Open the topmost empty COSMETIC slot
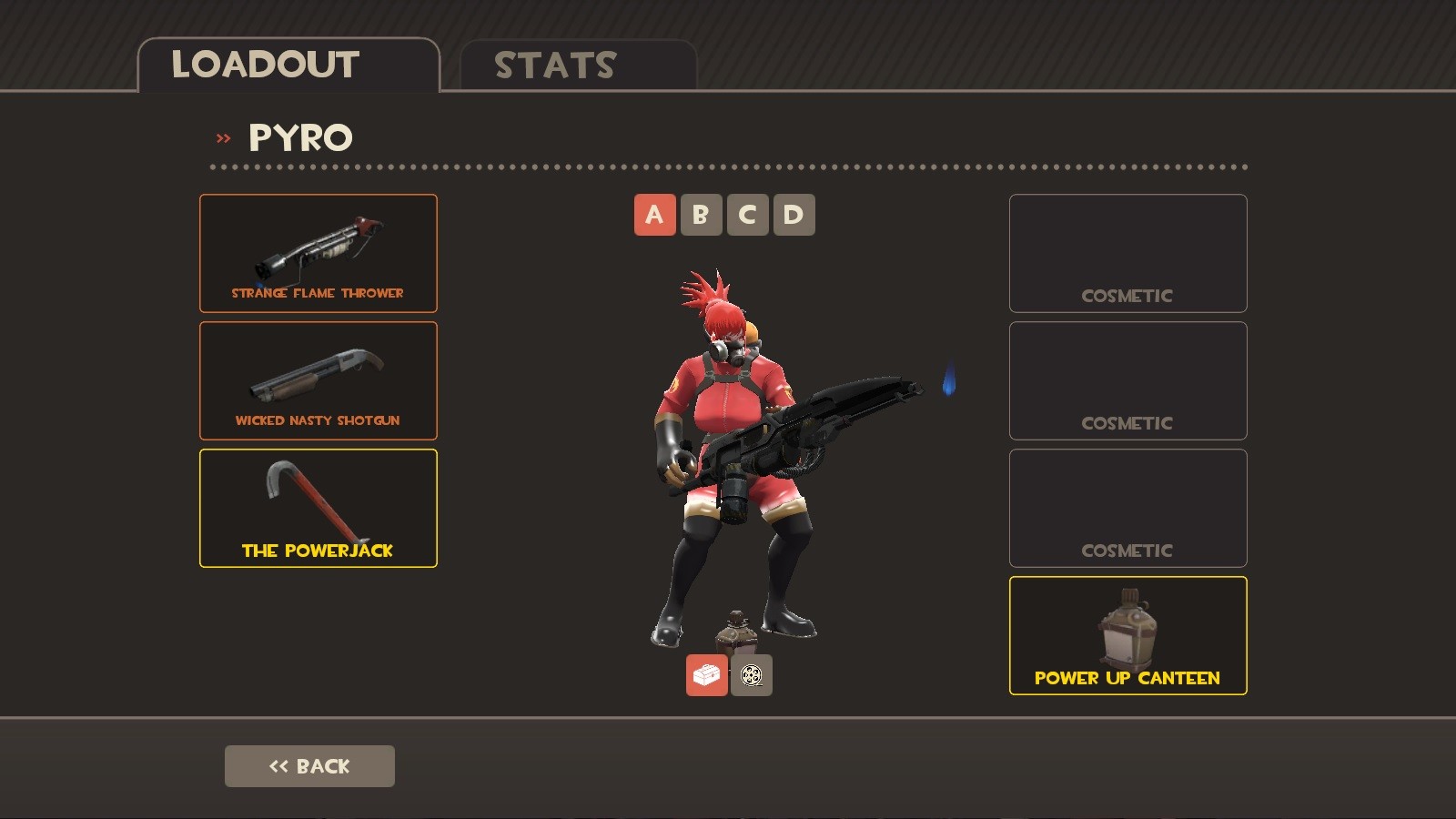Image resolution: width=1456 pixels, height=819 pixels. (1127, 253)
